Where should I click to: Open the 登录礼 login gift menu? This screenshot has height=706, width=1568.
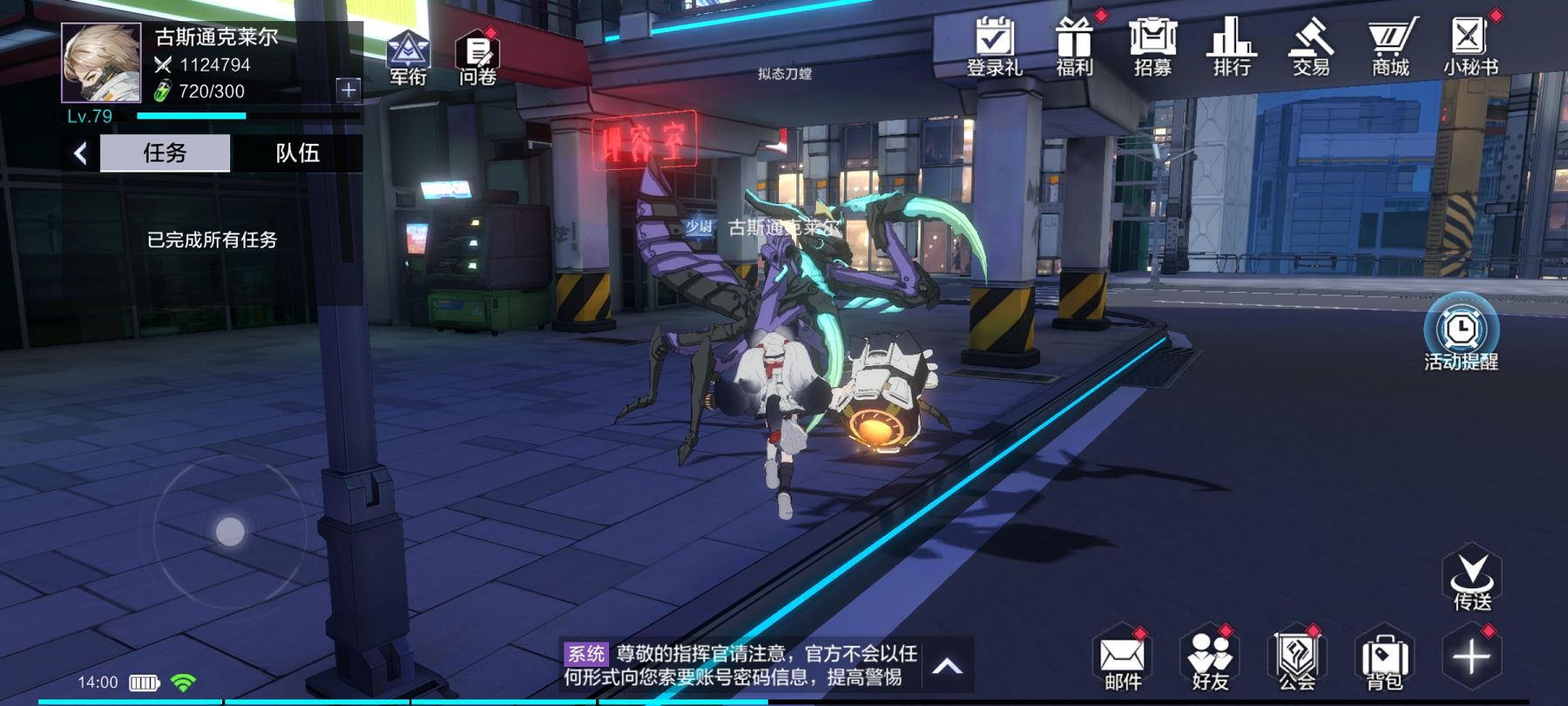click(994, 45)
